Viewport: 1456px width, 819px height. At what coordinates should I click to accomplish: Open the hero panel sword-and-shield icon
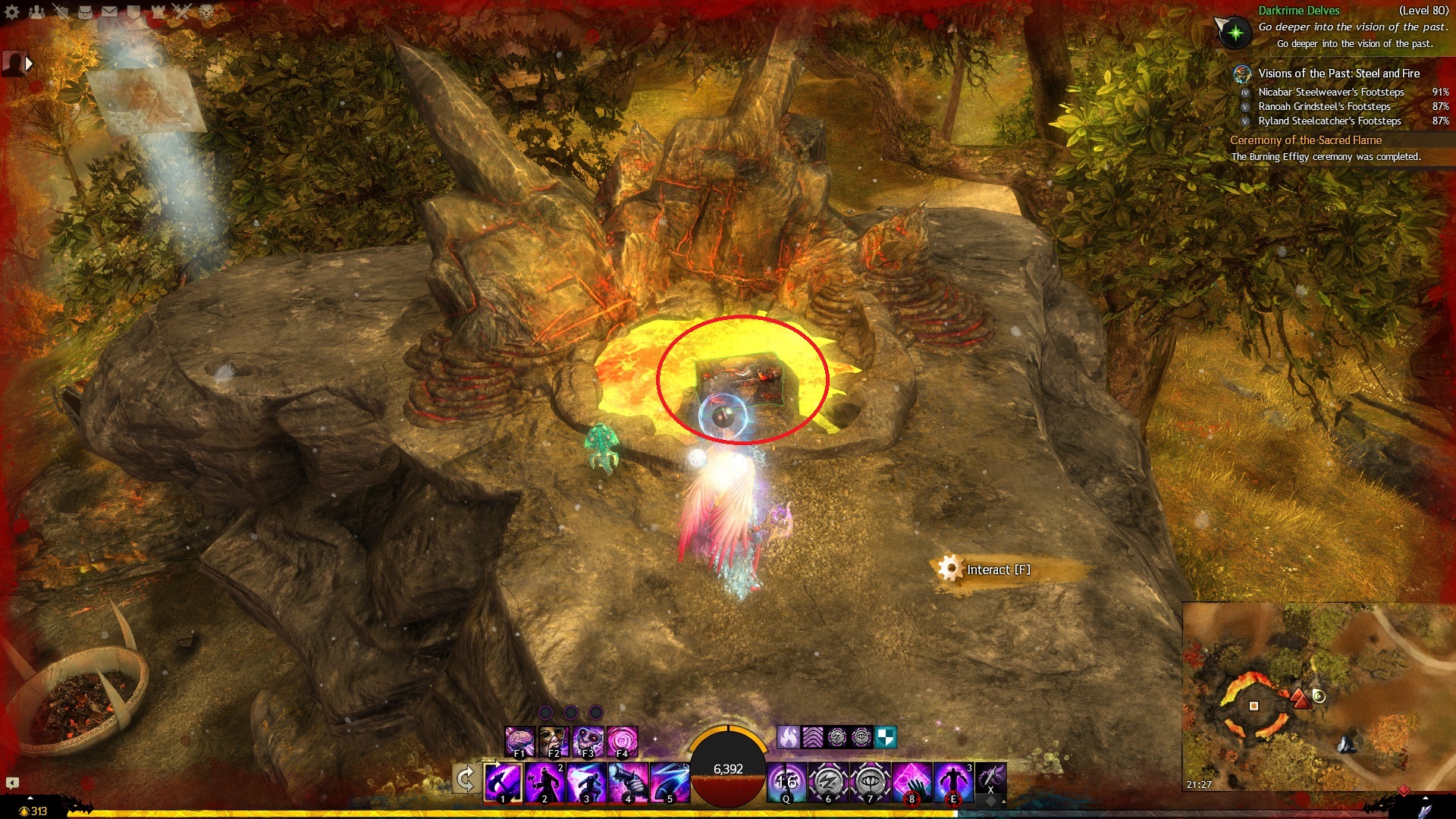[x=61, y=11]
